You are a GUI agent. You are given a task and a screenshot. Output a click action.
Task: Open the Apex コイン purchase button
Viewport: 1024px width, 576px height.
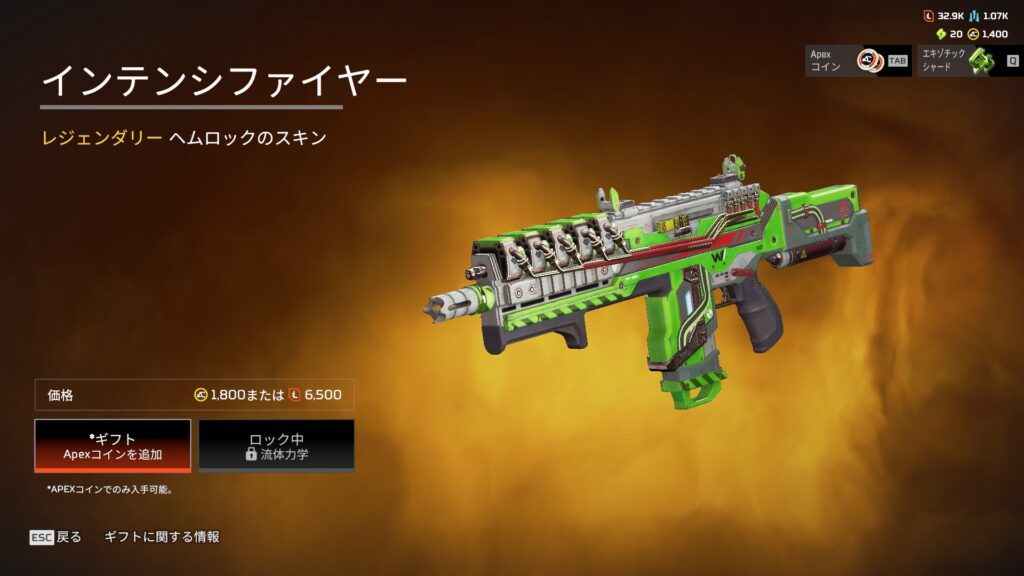(858, 60)
